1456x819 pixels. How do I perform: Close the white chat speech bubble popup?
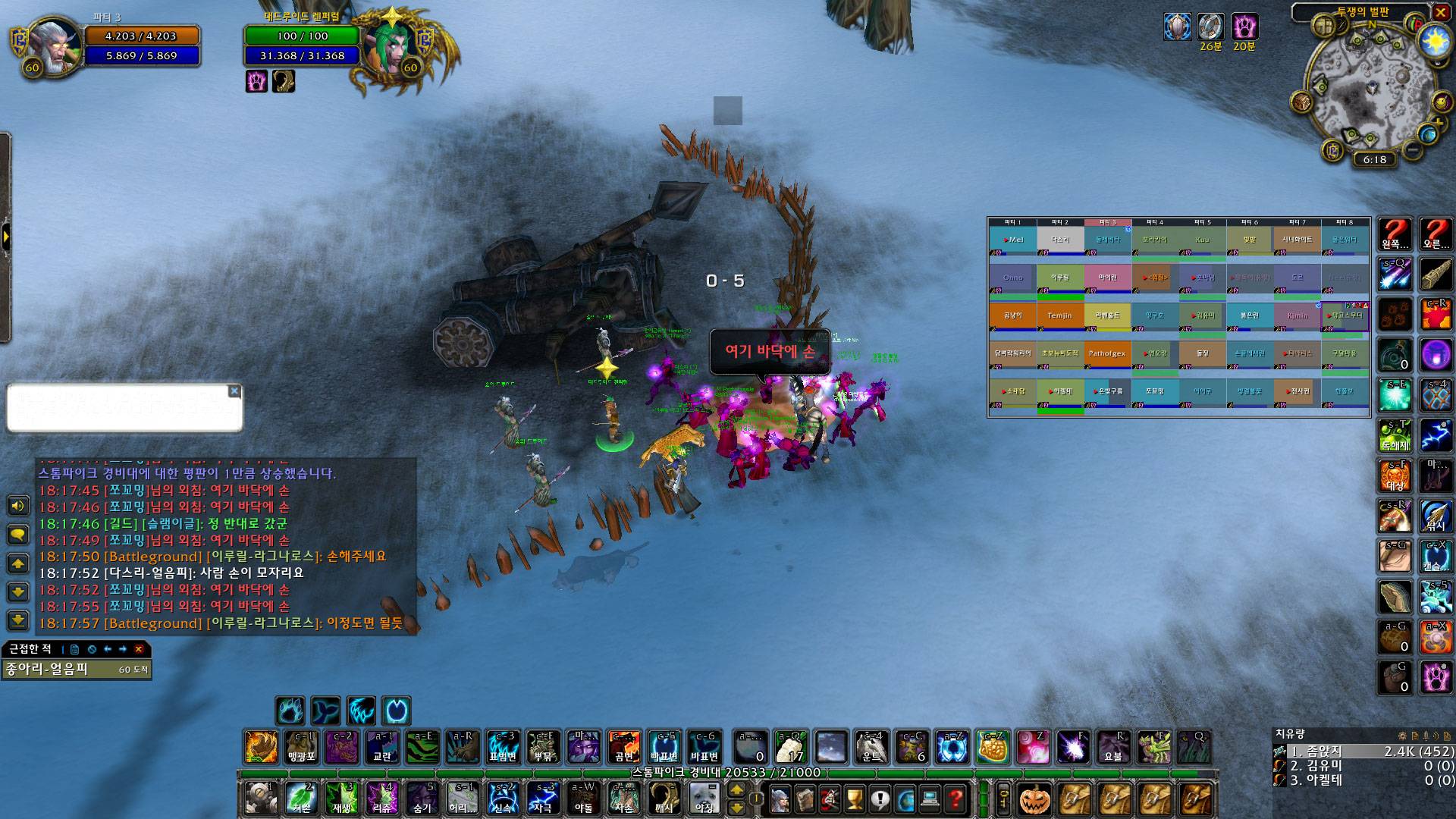[234, 391]
